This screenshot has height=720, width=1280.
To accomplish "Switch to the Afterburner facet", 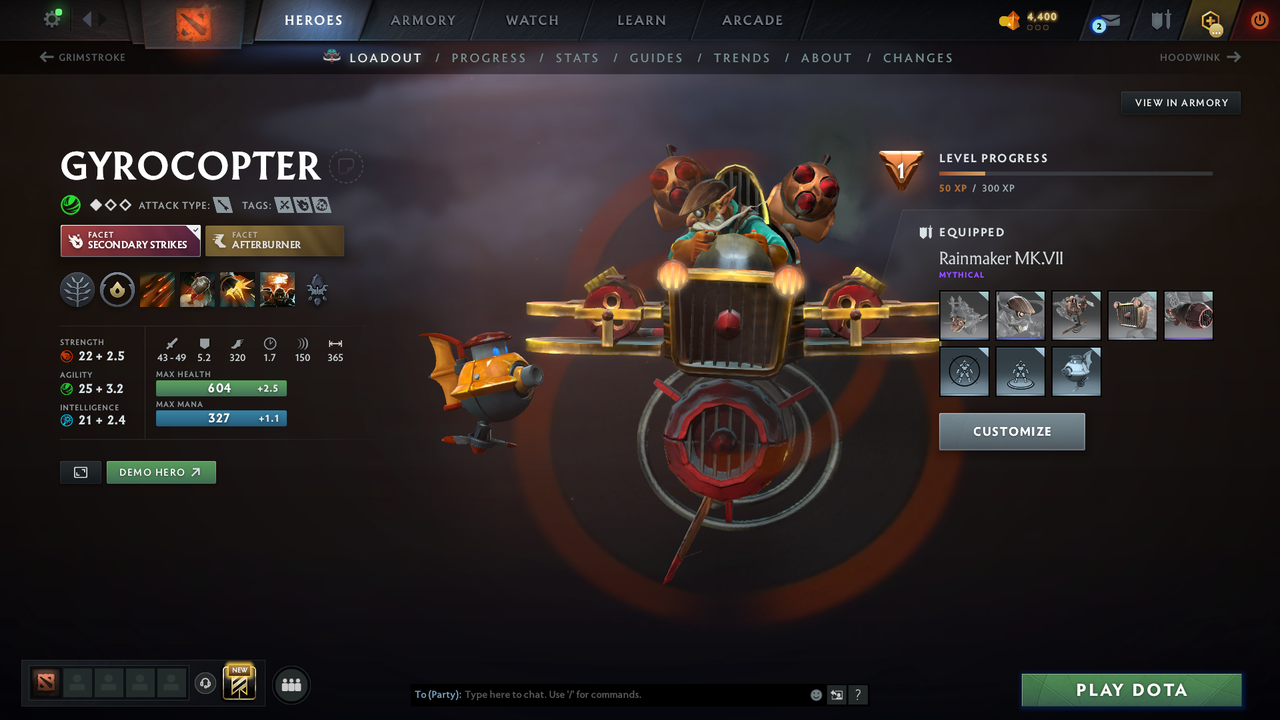I will (275, 240).
